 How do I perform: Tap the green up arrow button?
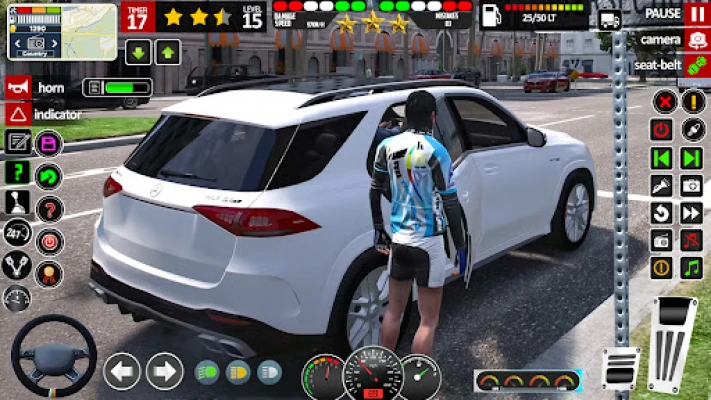pyautogui.click(x=168, y=52)
